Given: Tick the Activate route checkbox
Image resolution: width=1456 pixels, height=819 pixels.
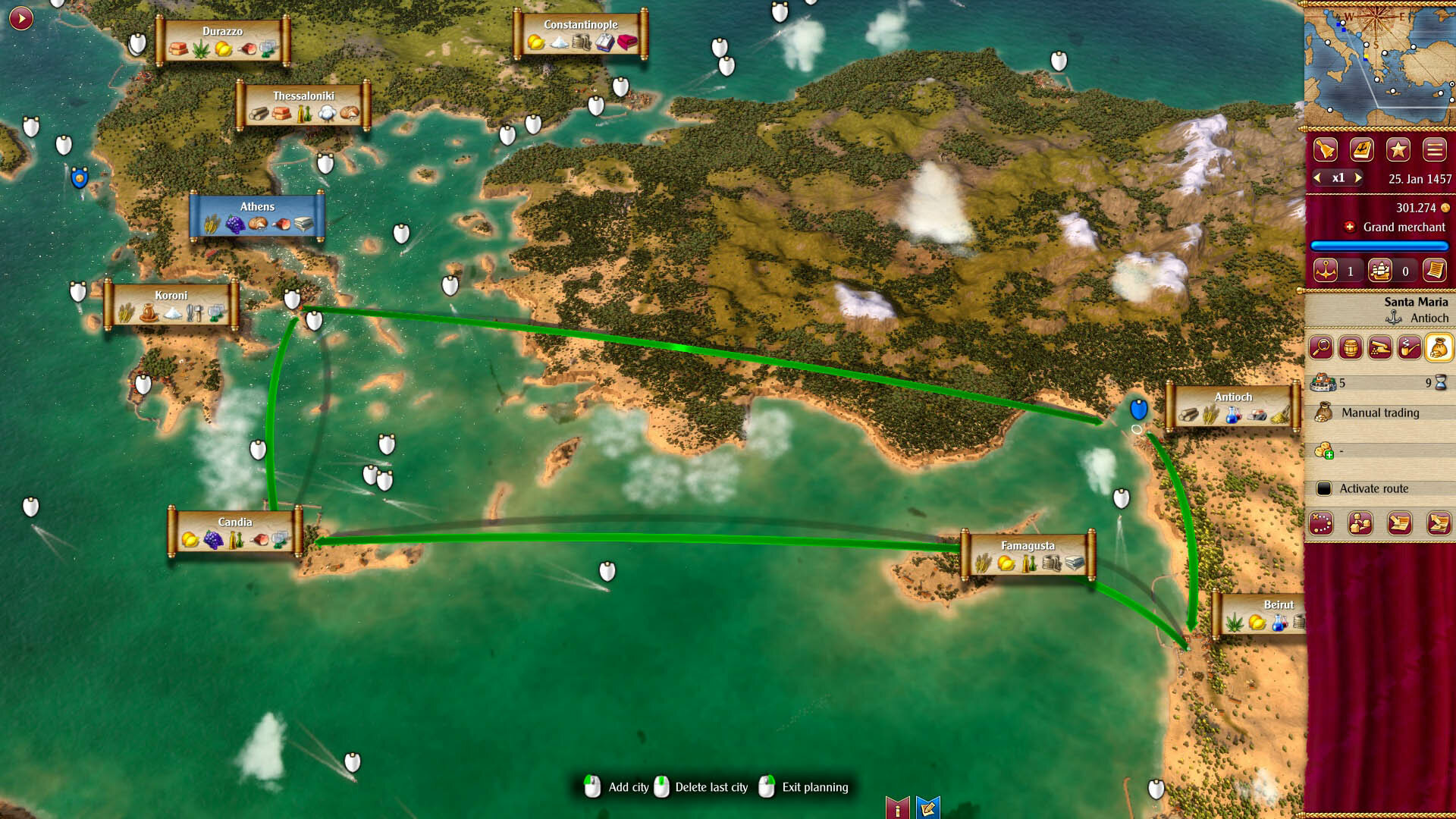Looking at the screenshot, I should tap(1324, 488).
